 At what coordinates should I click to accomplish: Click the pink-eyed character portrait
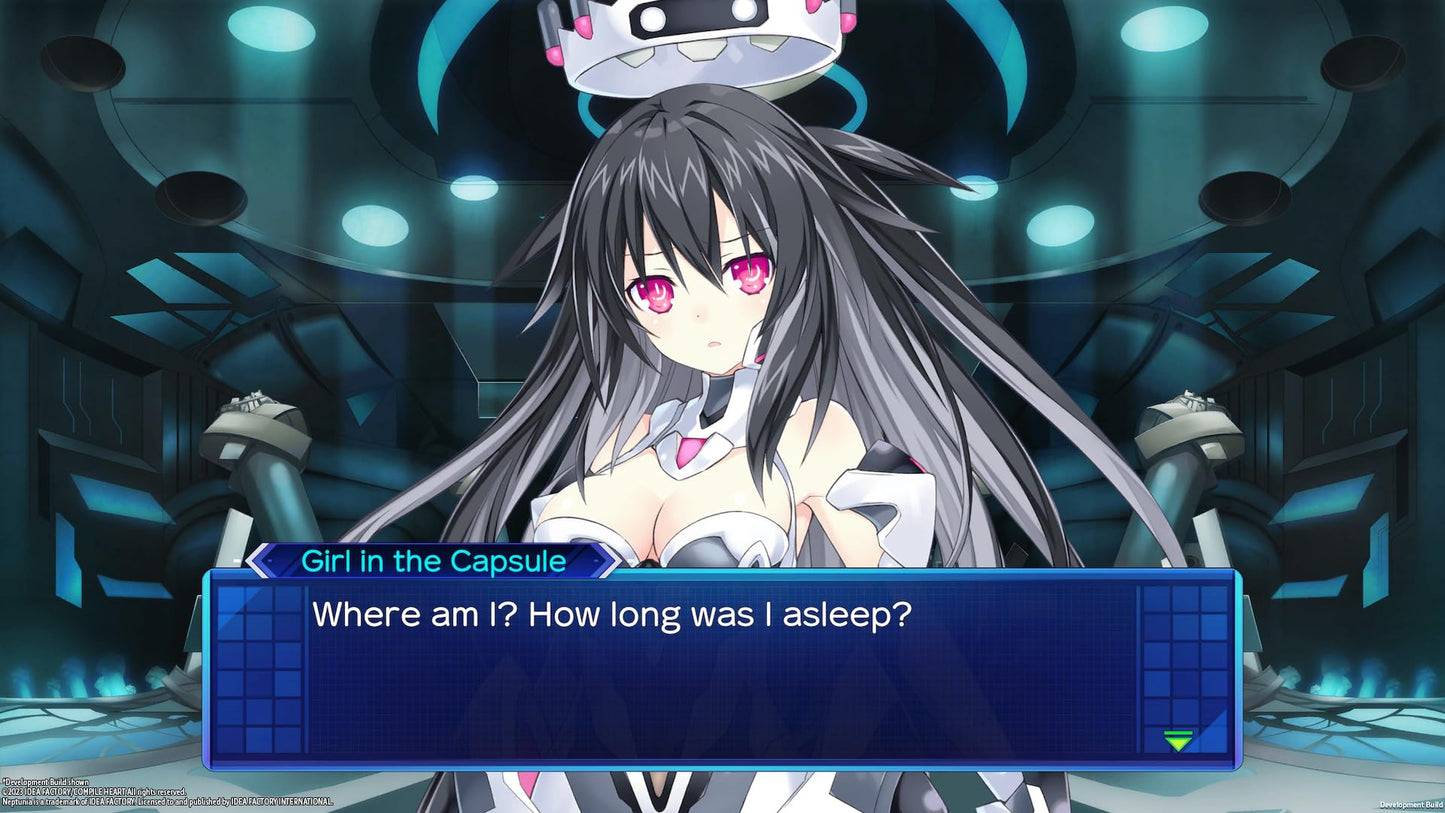tap(700, 290)
